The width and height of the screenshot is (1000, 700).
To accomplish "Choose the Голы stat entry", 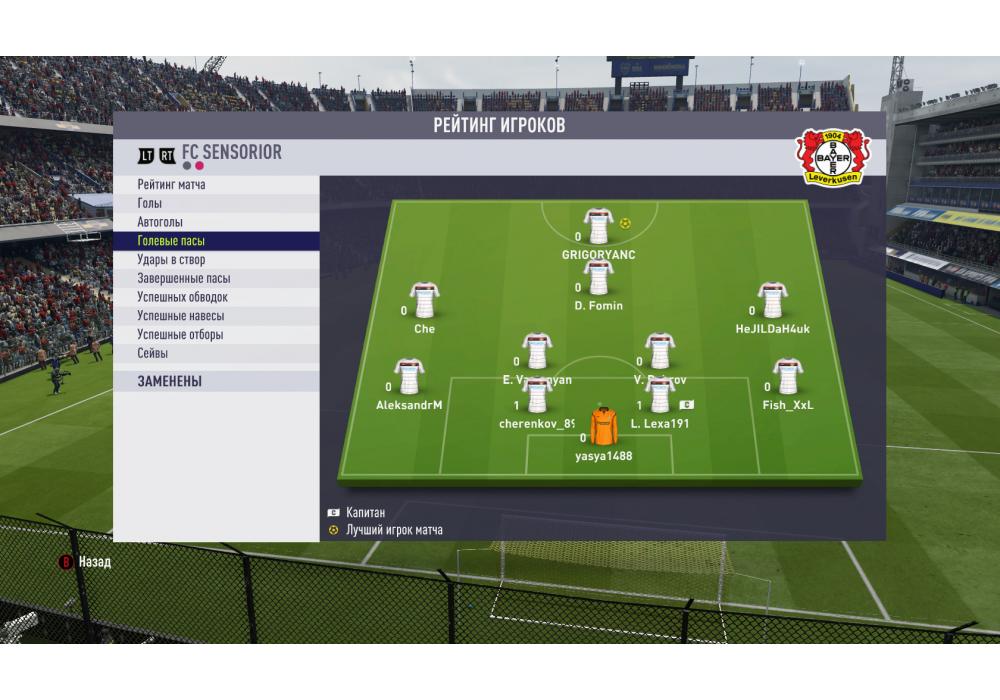I will click(150, 203).
